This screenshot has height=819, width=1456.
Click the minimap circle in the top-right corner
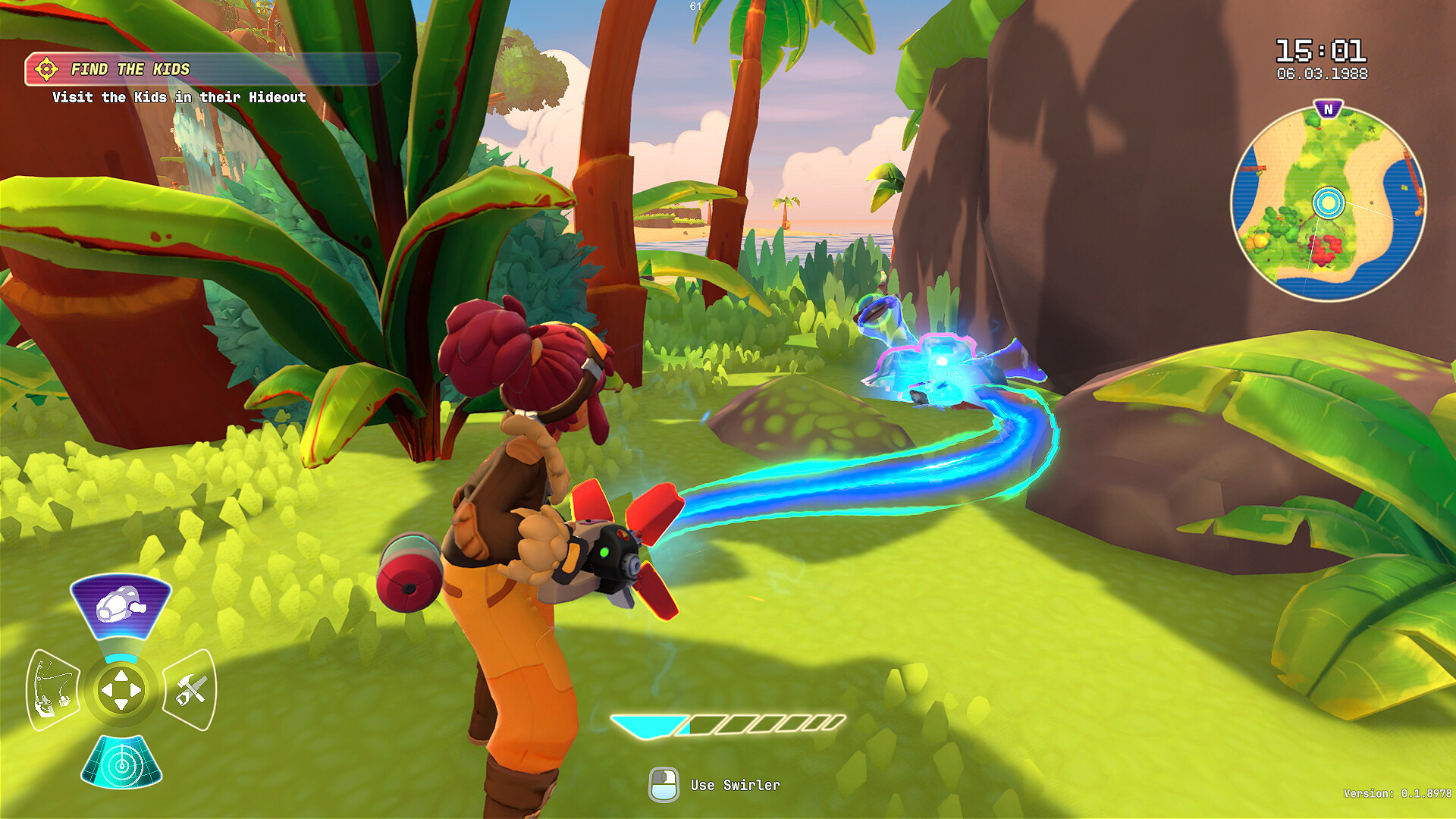[1329, 202]
